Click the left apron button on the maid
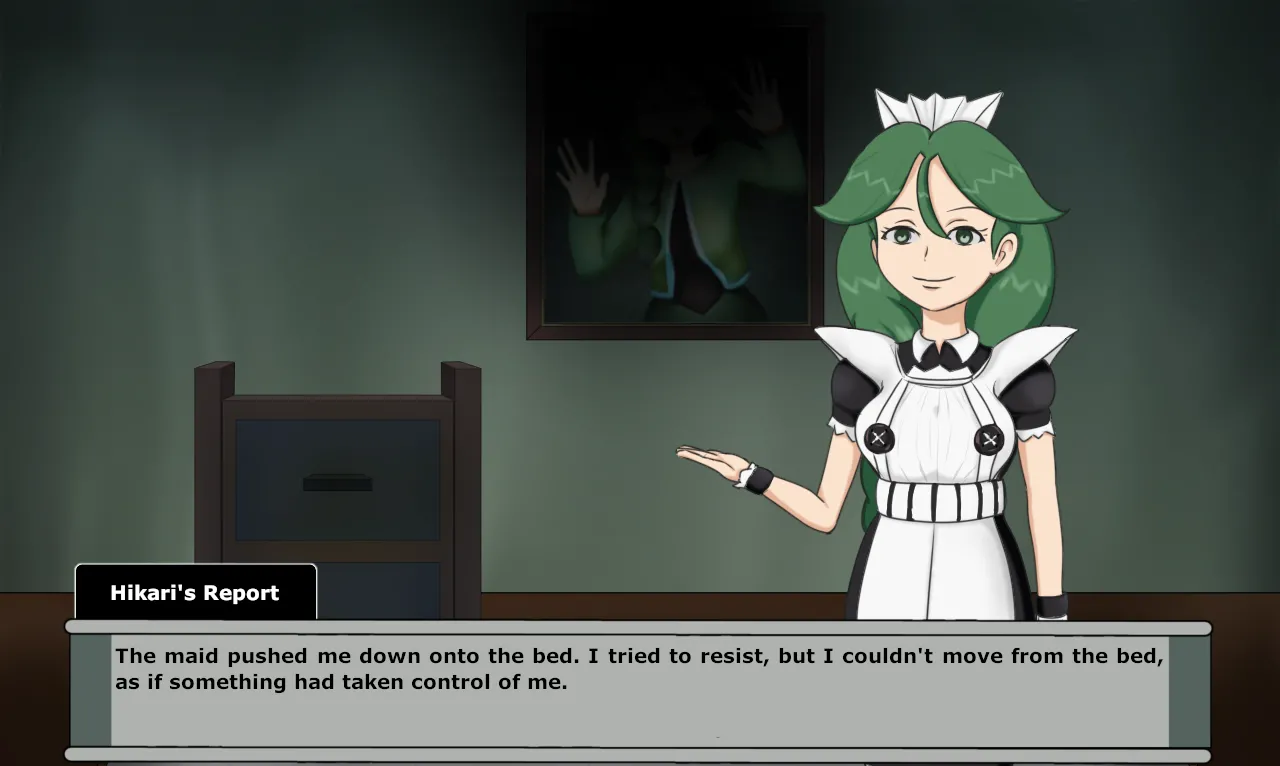This screenshot has width=1280, height=766. point(878,438)
